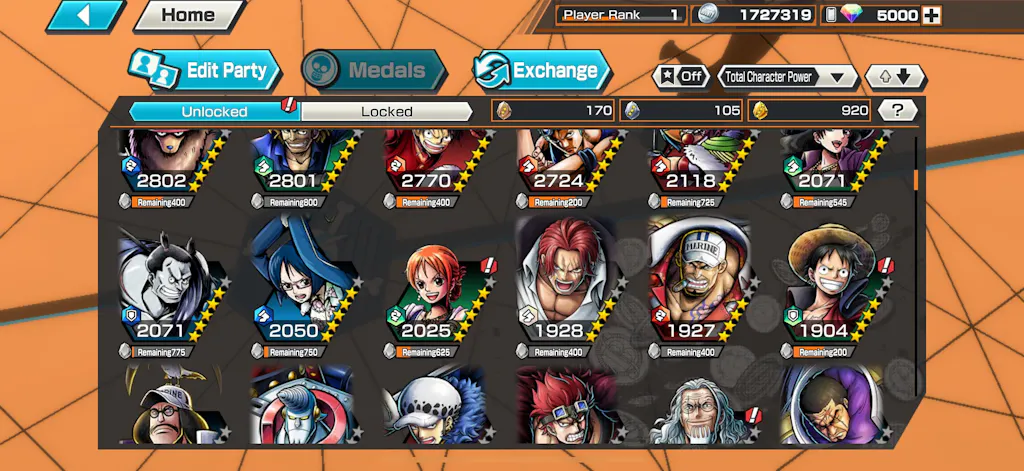Screen dimensions: 1024x471
Task: Open the question mark help button
Action: [x=898, y=111]
